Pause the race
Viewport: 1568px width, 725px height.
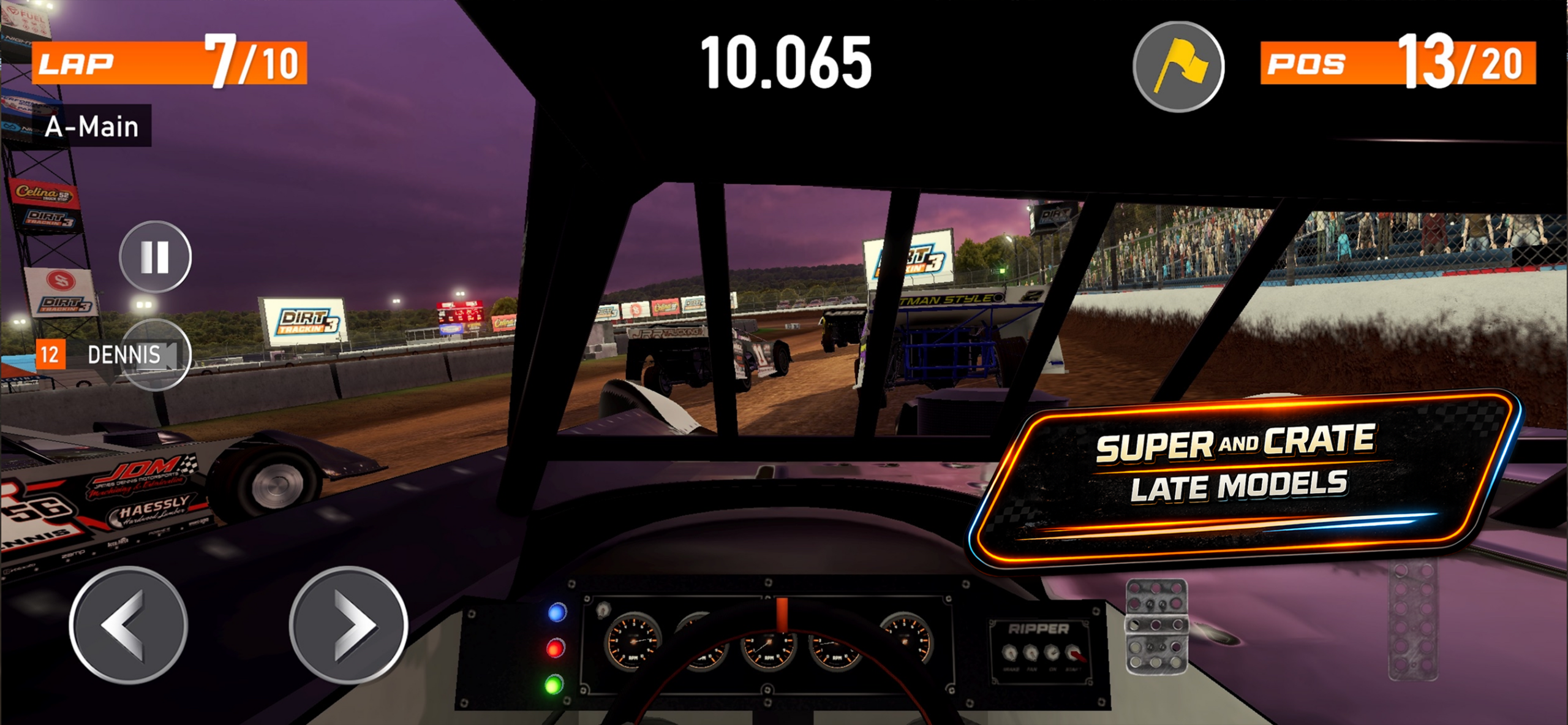pos(155,256)
